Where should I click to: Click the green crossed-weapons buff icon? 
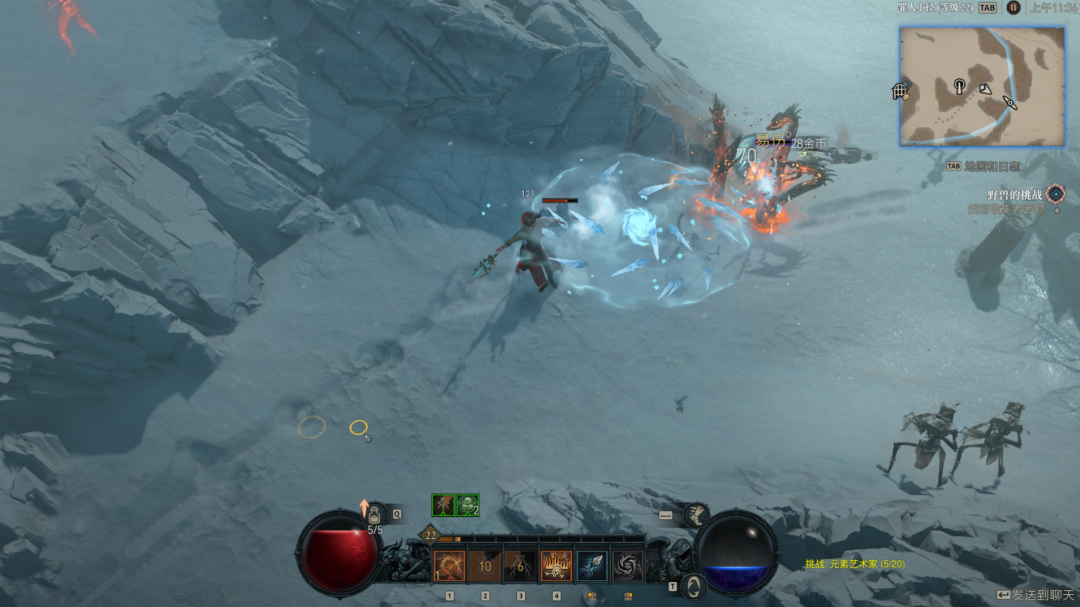coord(443,505)
